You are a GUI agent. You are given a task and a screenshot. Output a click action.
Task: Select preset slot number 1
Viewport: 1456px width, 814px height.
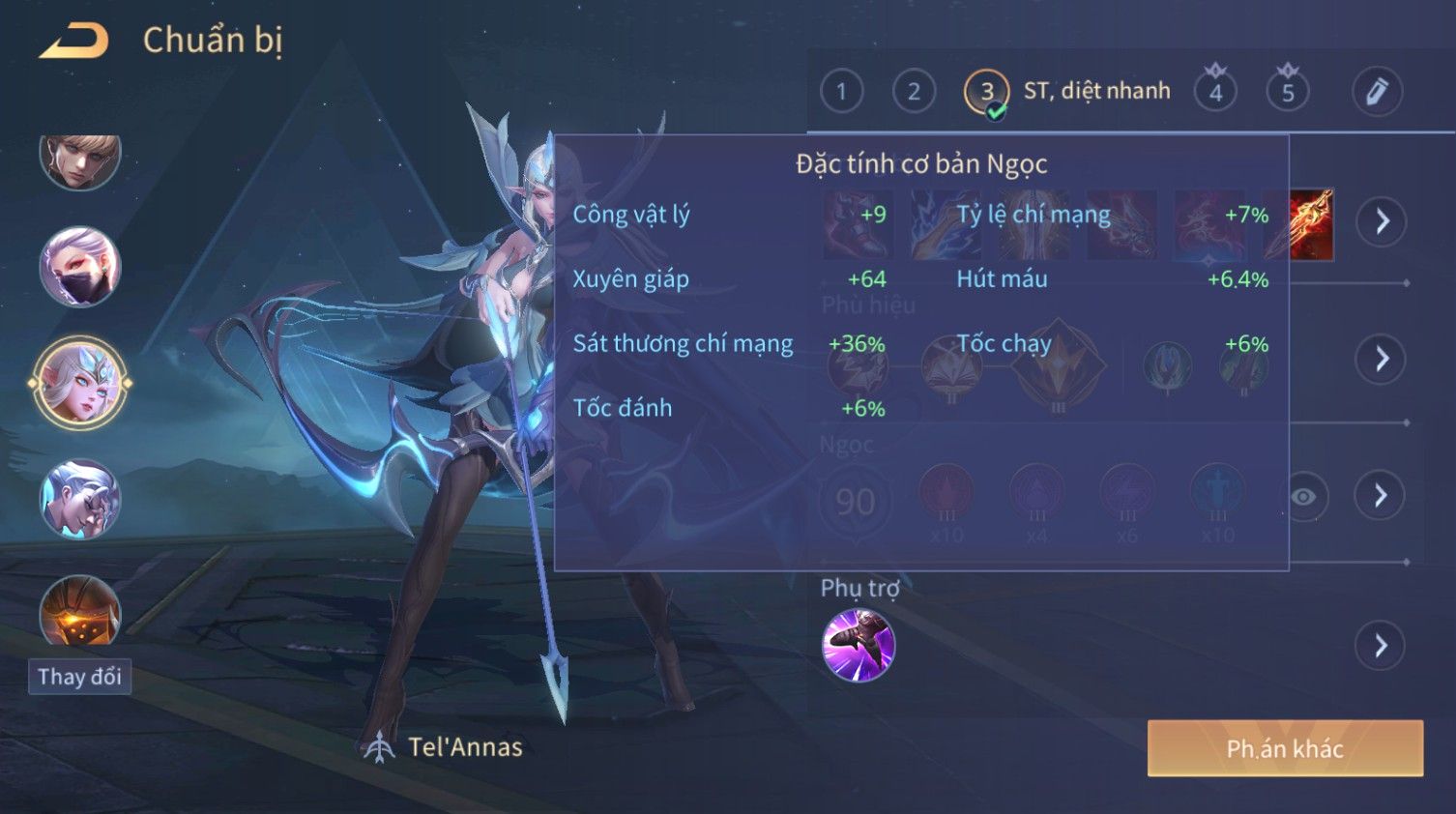(x=841, y=92)
